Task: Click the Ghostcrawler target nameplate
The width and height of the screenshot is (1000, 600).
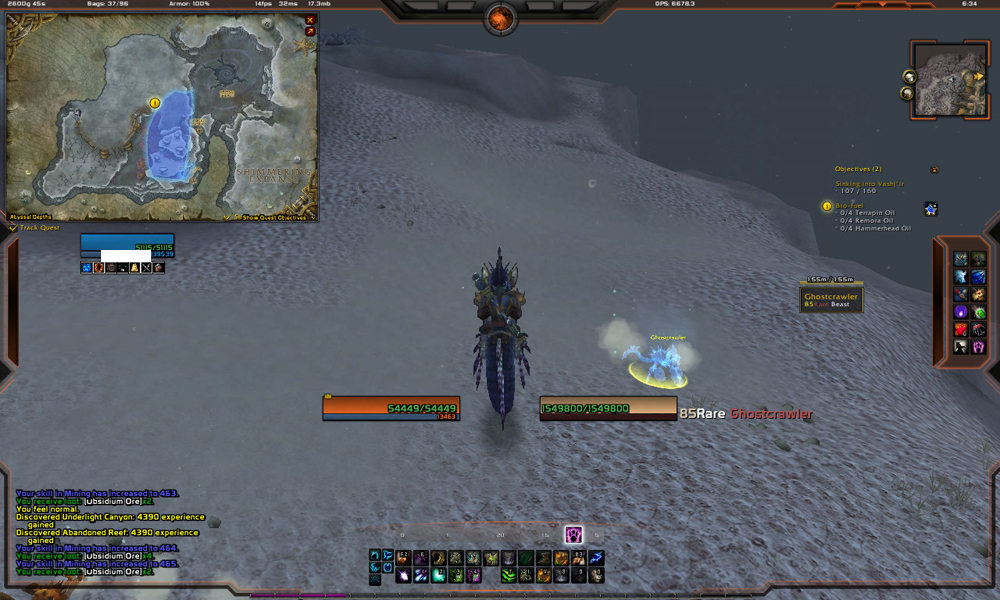Action: pyautogui.click(x=830, y=298)
